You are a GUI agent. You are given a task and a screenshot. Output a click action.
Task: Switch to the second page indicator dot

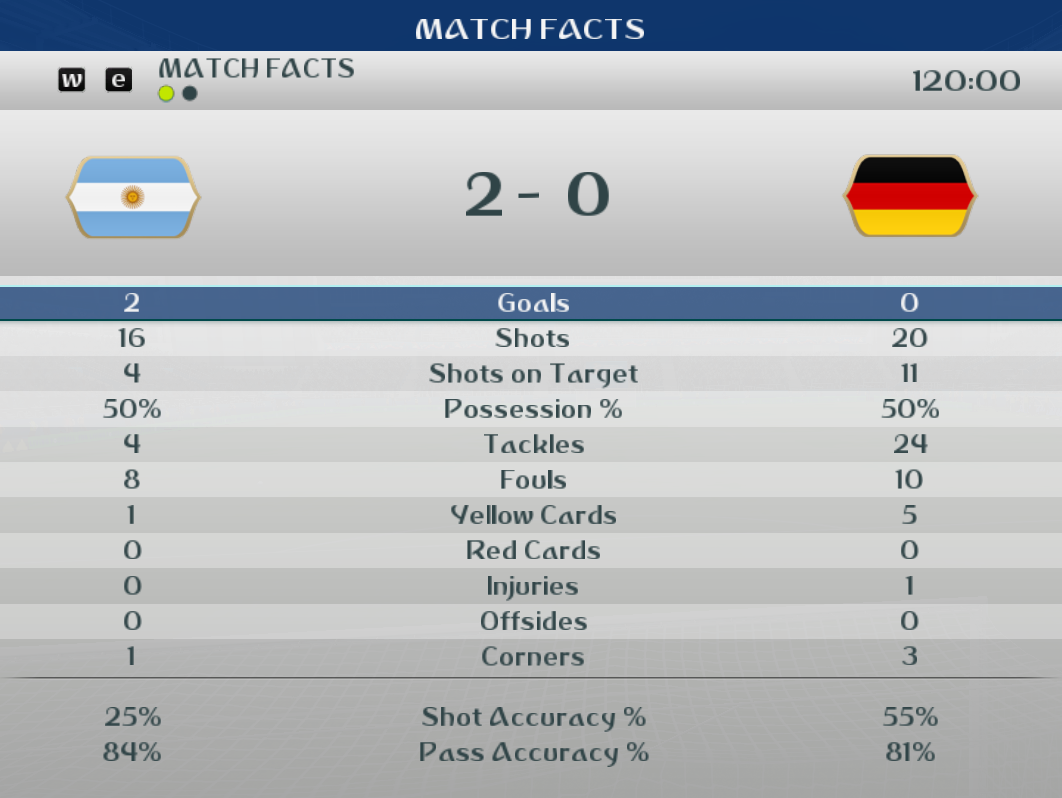189,94
